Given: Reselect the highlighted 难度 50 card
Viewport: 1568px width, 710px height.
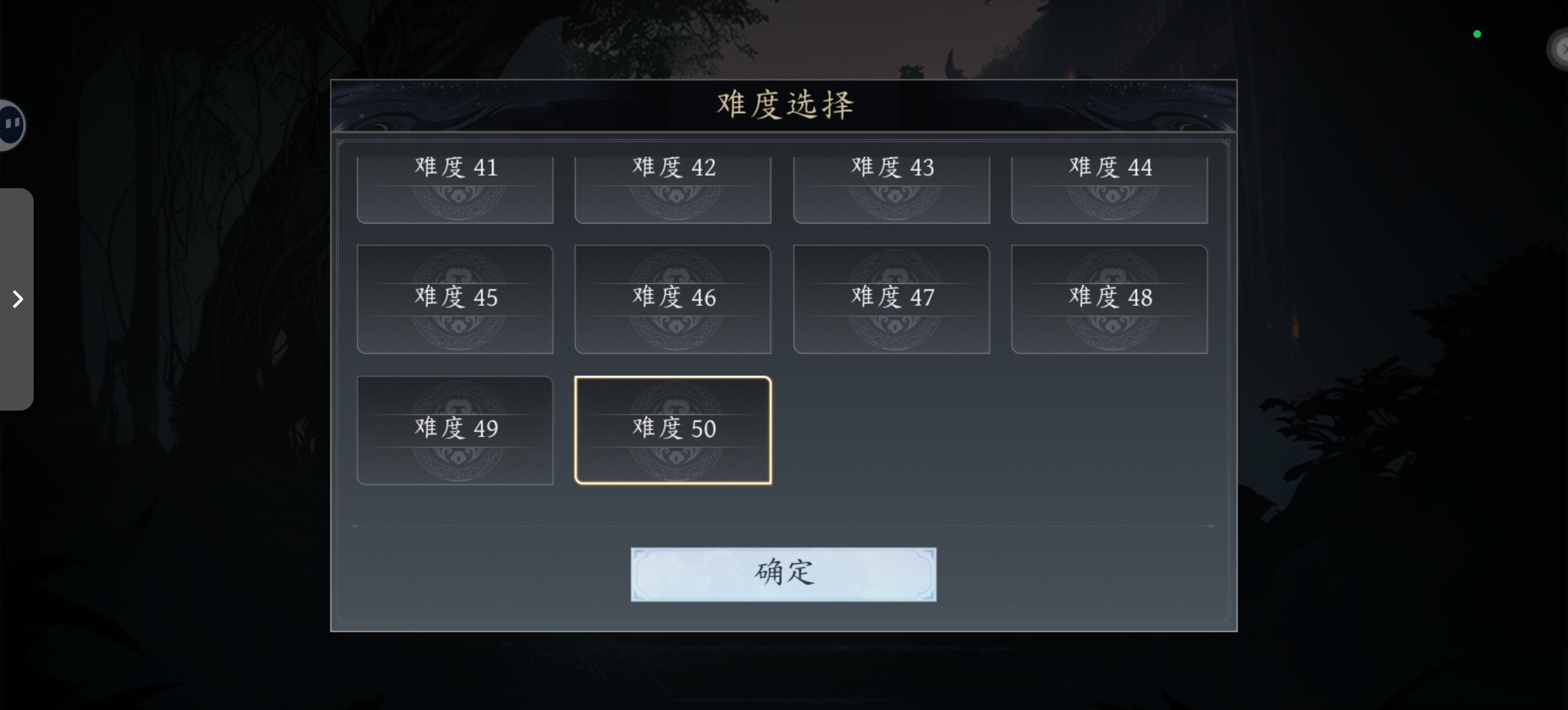Looking at the screenshot, I should [673, 430].
